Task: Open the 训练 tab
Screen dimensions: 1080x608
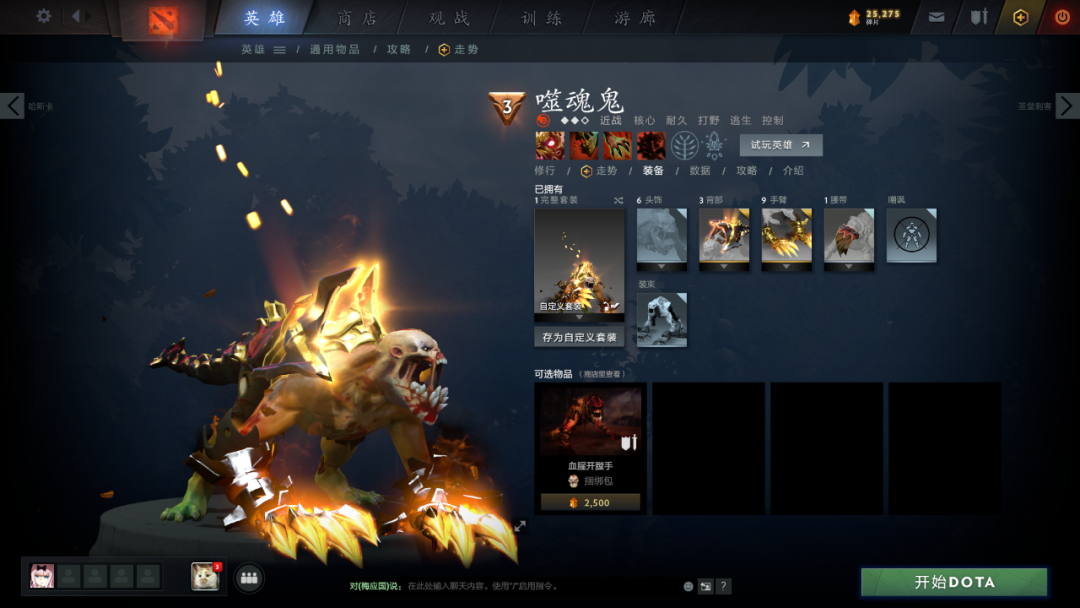Action: [x=542, y=18]
